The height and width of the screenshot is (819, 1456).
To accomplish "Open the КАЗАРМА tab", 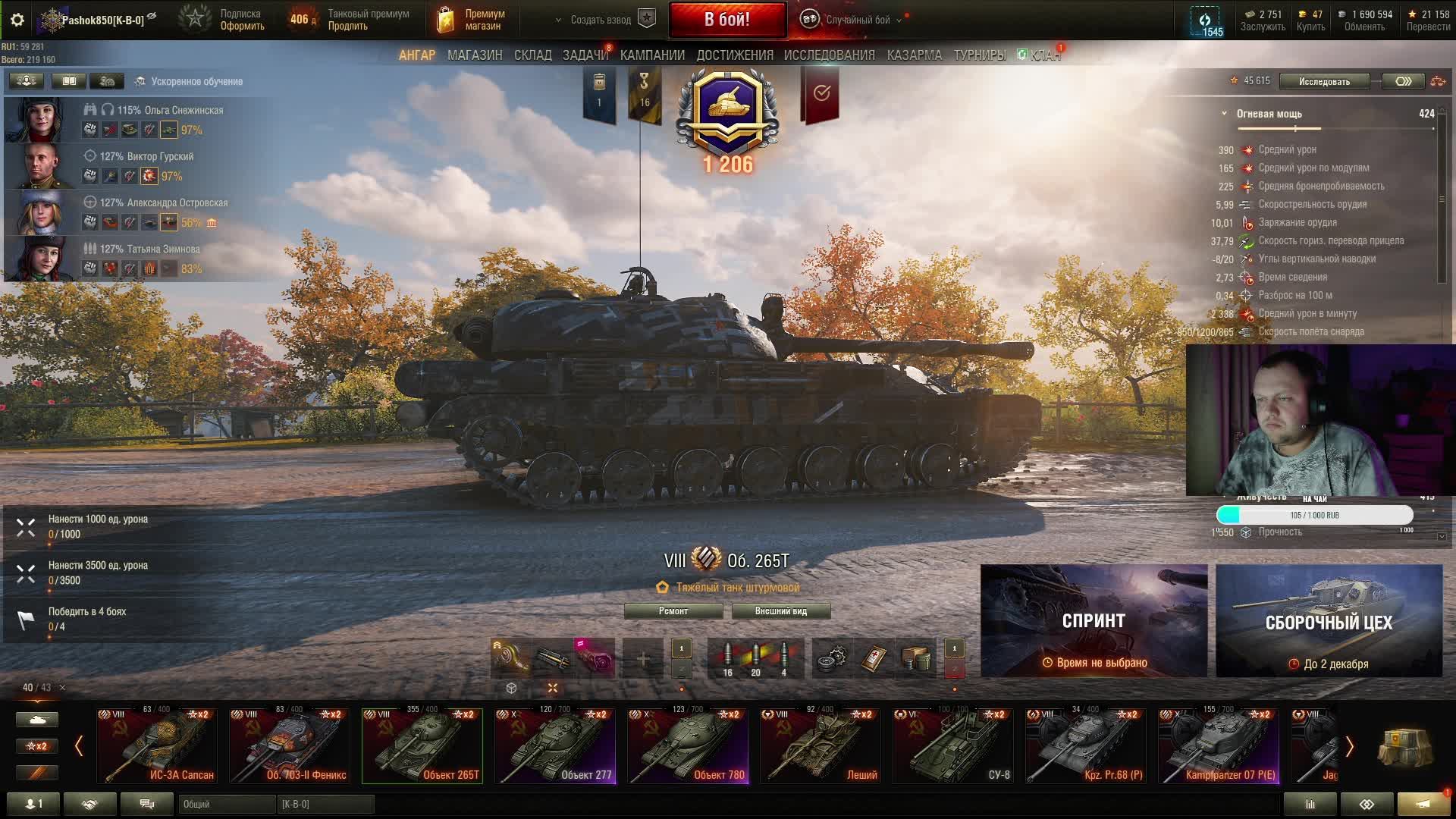I will 914,55.
